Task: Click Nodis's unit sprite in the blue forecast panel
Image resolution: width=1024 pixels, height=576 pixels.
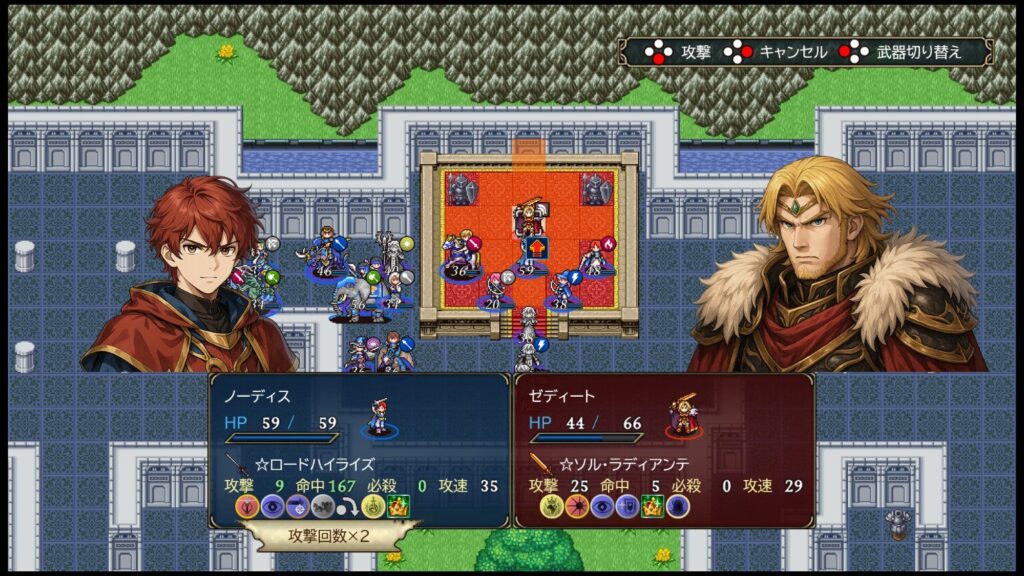Action: (380, 416)
